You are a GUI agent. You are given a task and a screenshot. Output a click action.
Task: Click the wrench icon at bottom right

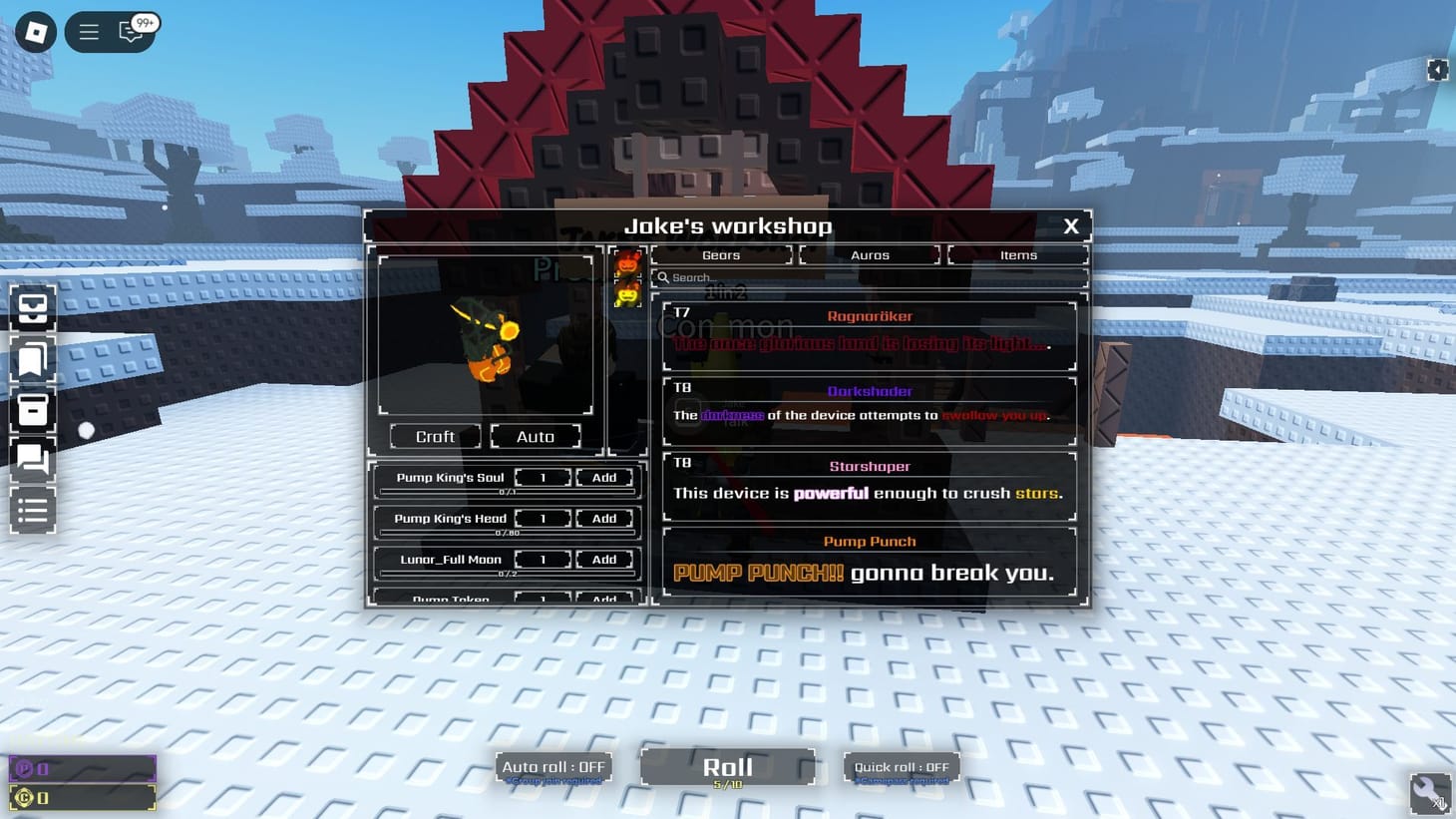[x=1430, y=793]
